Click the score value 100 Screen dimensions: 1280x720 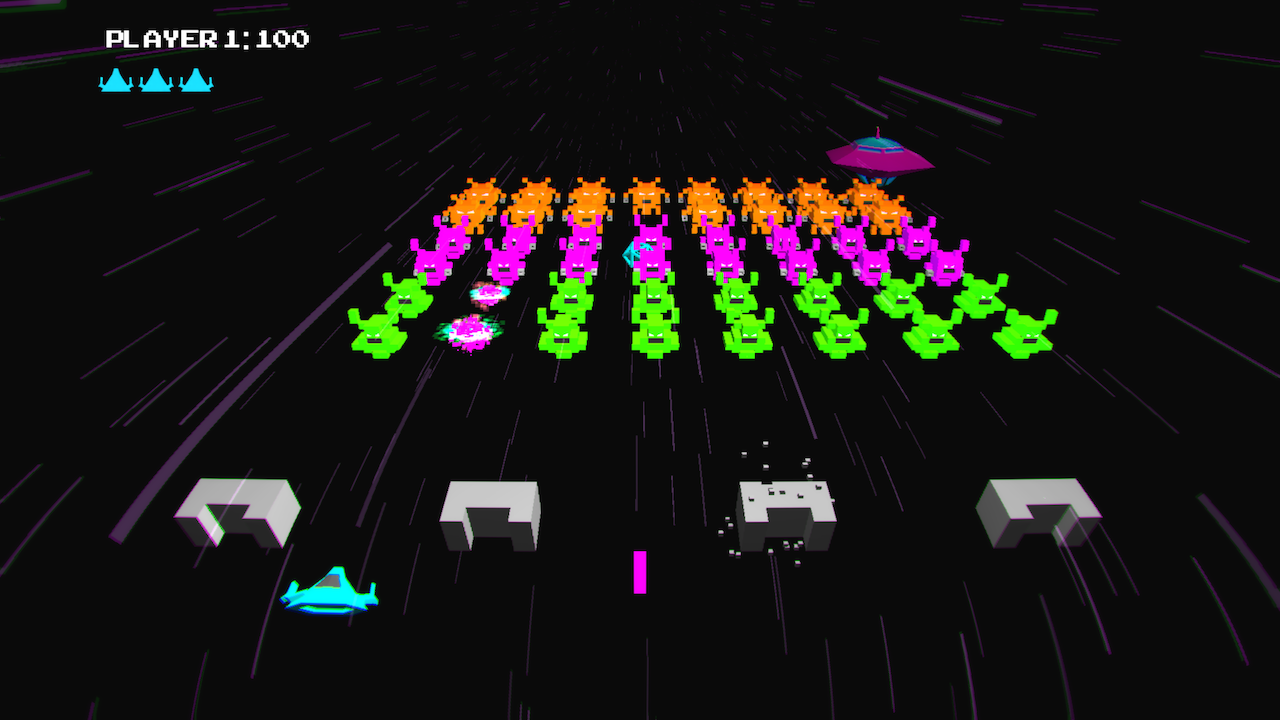coord(285,39)
